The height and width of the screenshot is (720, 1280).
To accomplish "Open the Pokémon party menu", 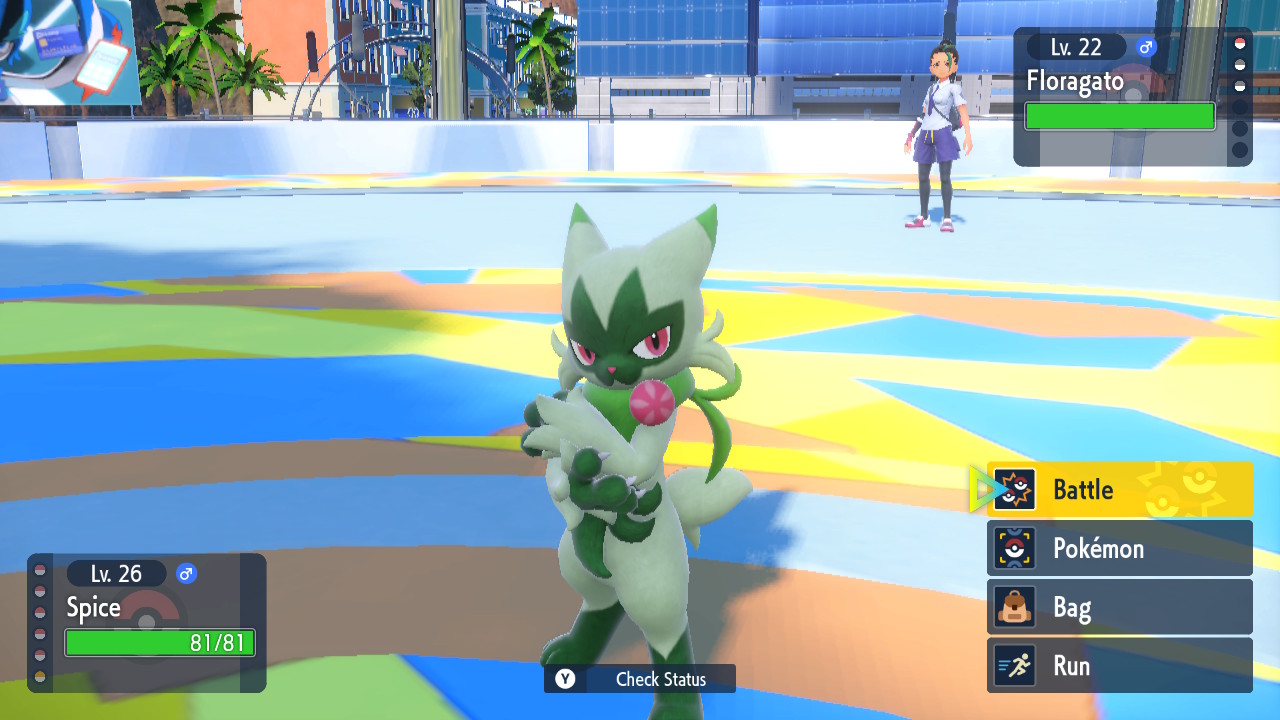I will click(1119, 548).
